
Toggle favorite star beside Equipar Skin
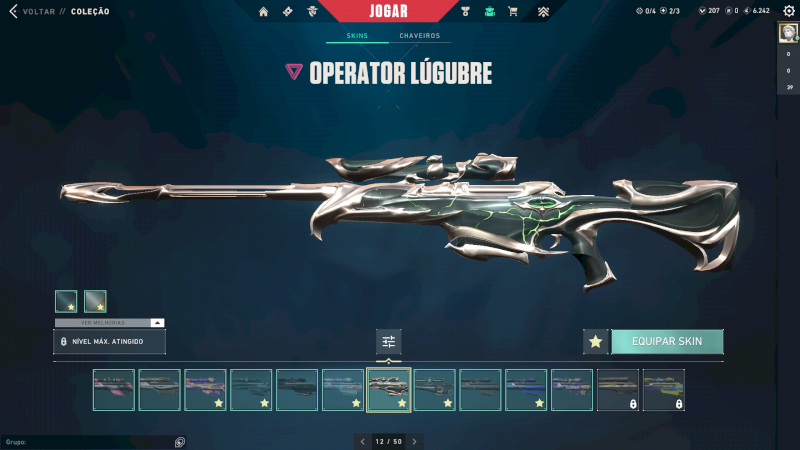tap(596, 342)
